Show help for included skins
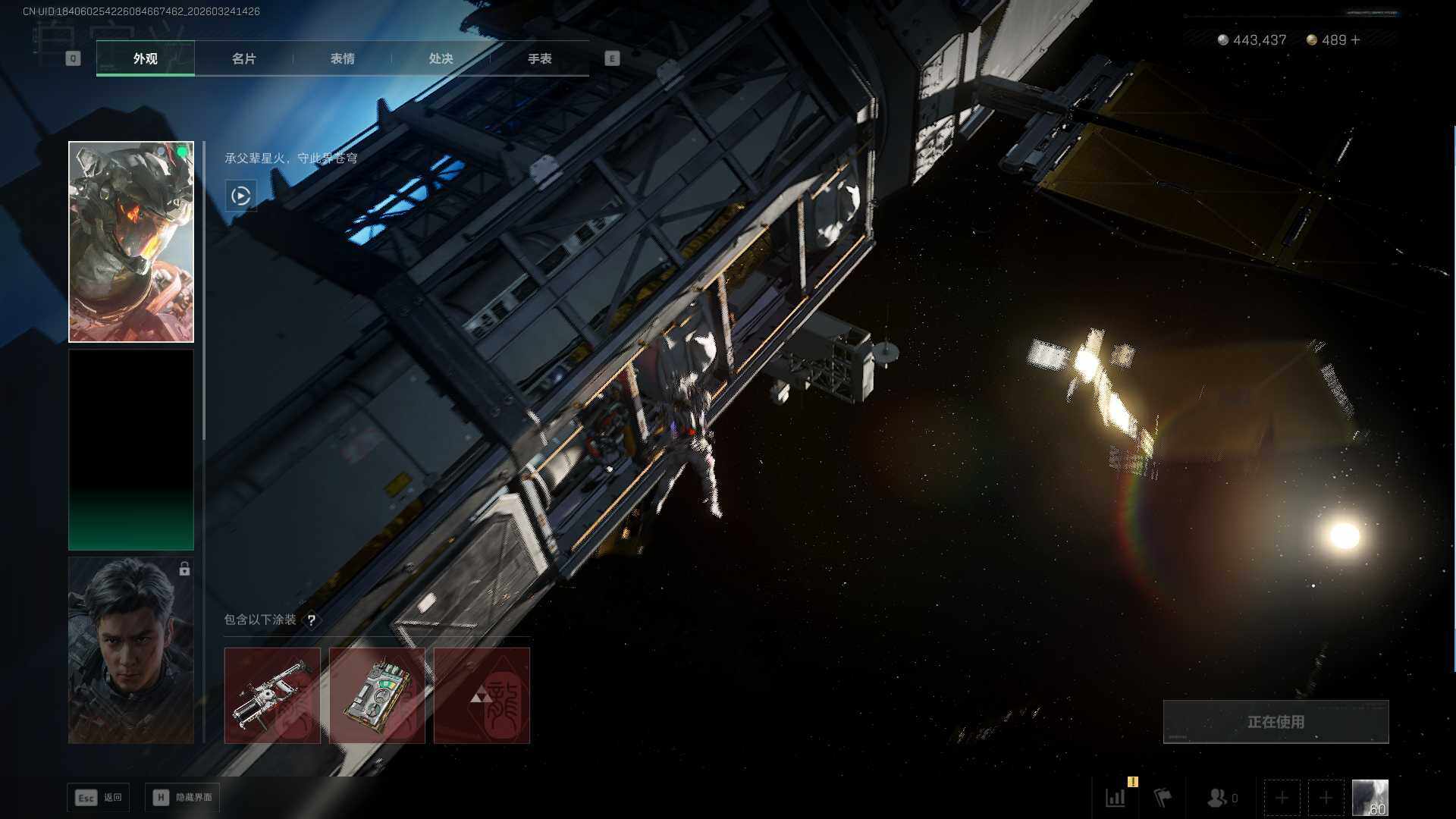Image resolution: width=1456 pixels, height=819 pixels. coord(311,620)
